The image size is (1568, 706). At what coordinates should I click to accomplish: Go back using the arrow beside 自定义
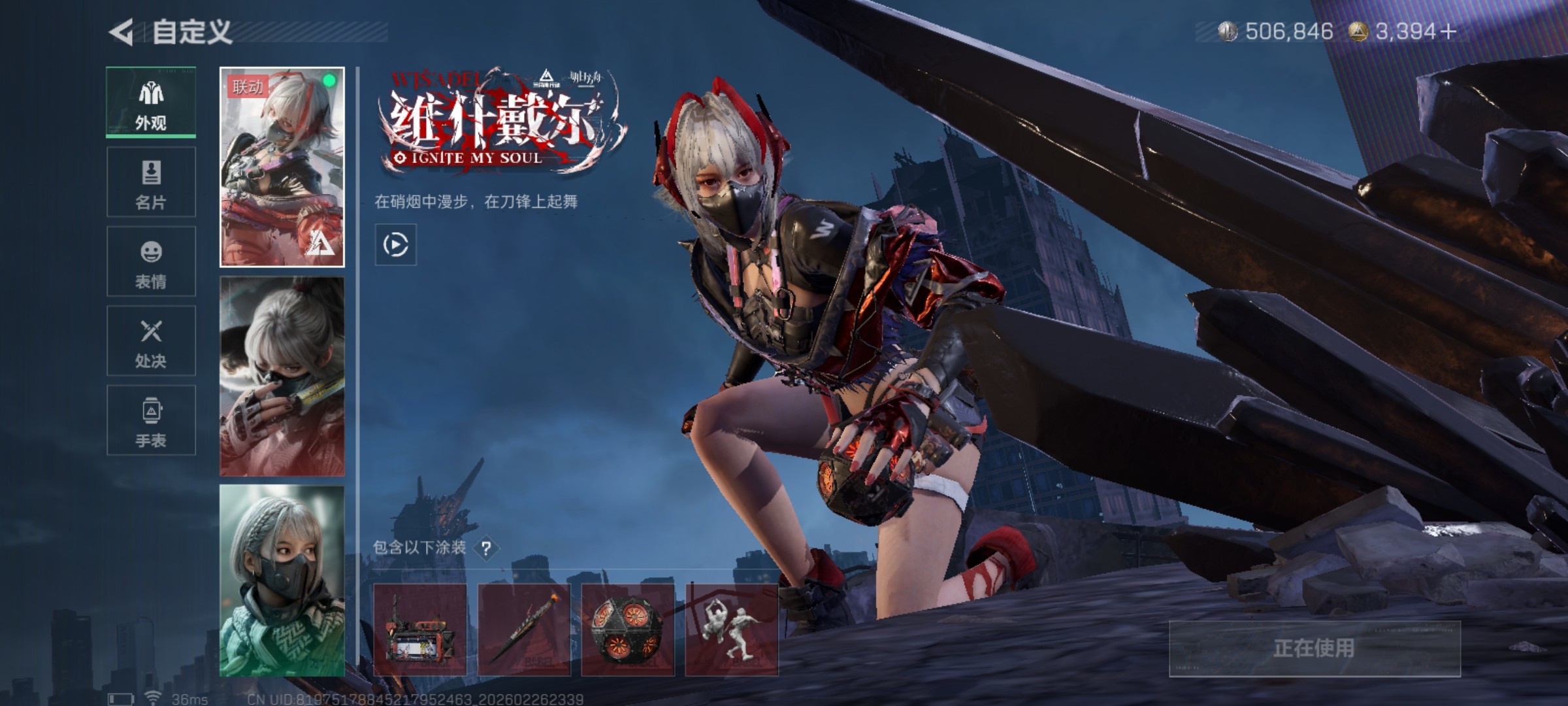(122, 32)
